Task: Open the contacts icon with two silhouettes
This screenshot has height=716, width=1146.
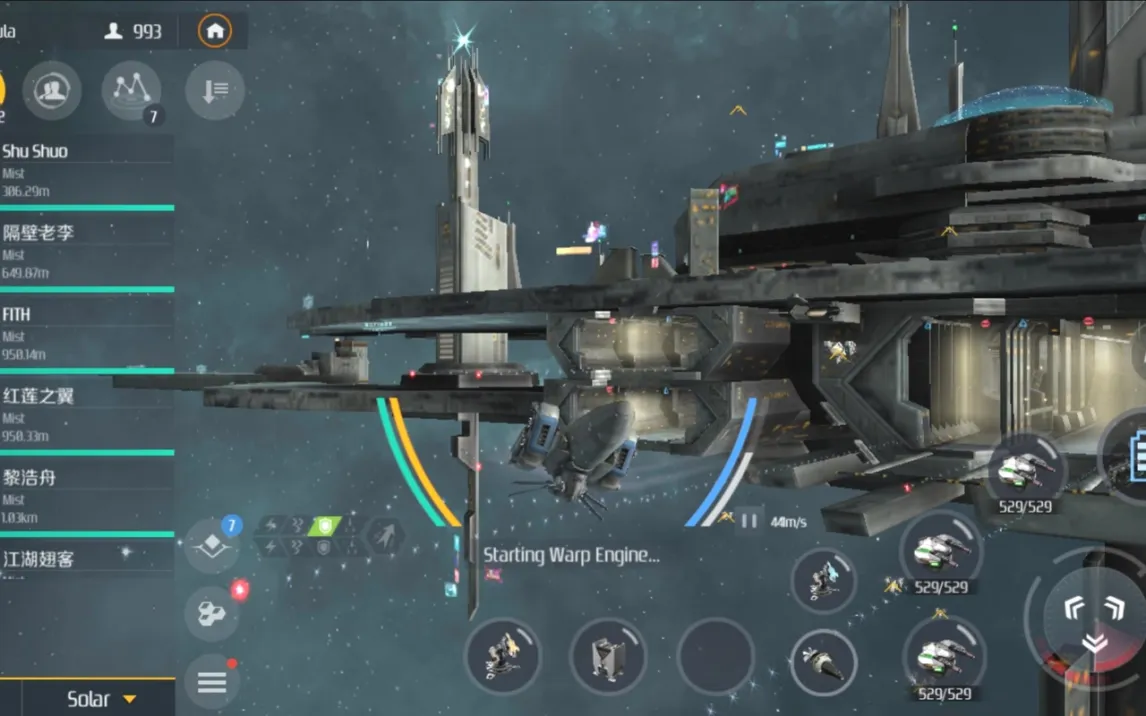Action: point(51,91)
